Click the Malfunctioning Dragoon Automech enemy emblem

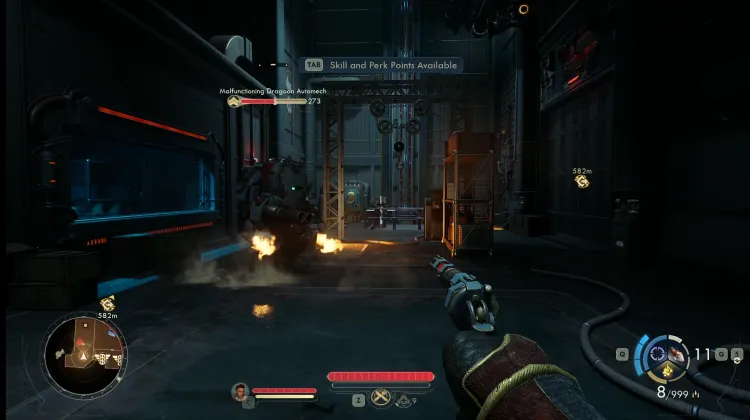coord(233,101)
